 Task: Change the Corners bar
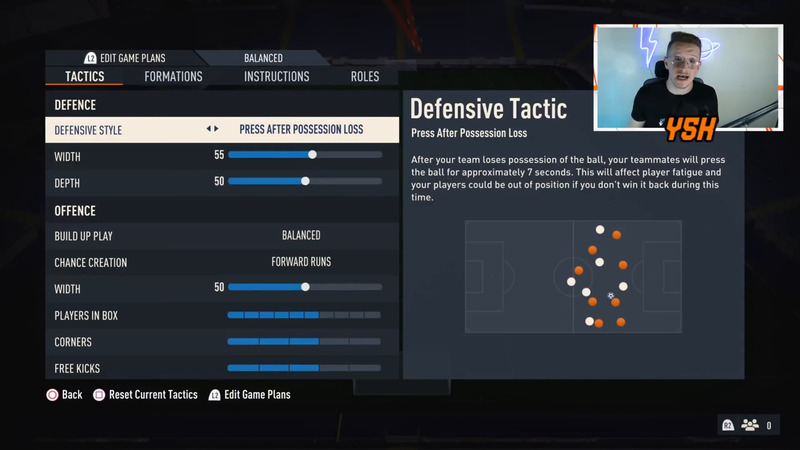304,341
